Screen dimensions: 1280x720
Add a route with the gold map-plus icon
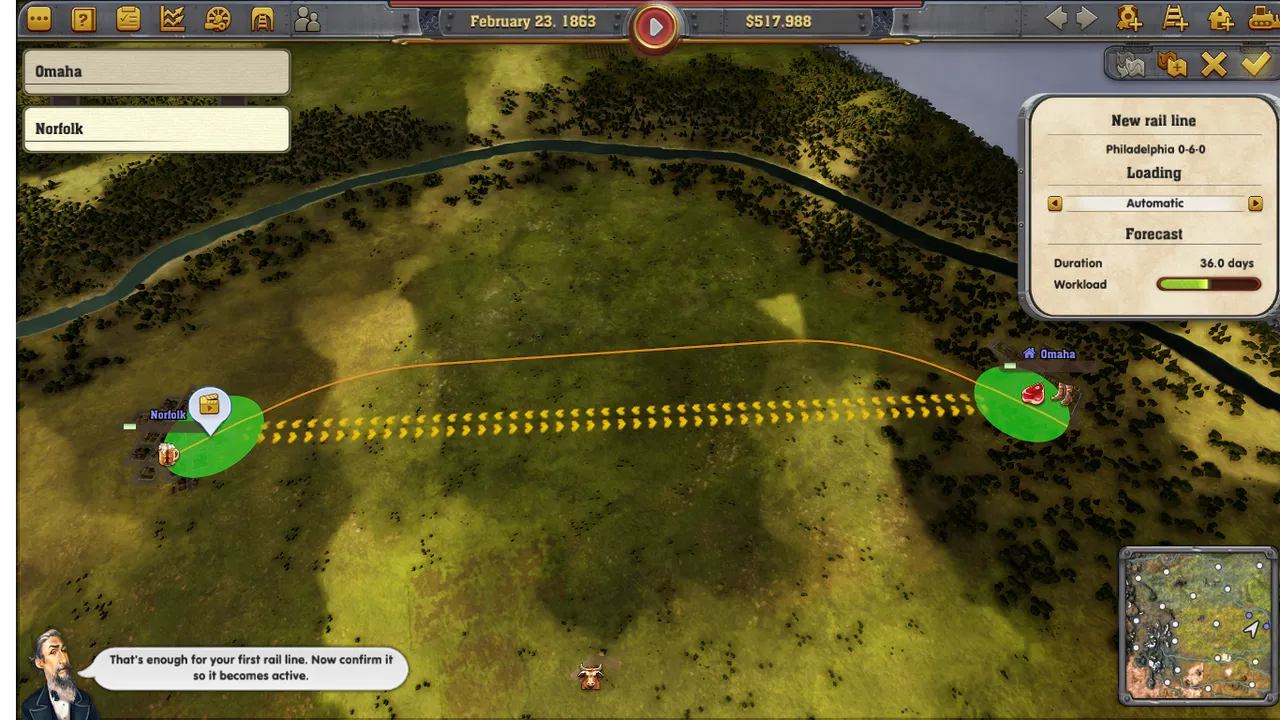[1172, 65]
